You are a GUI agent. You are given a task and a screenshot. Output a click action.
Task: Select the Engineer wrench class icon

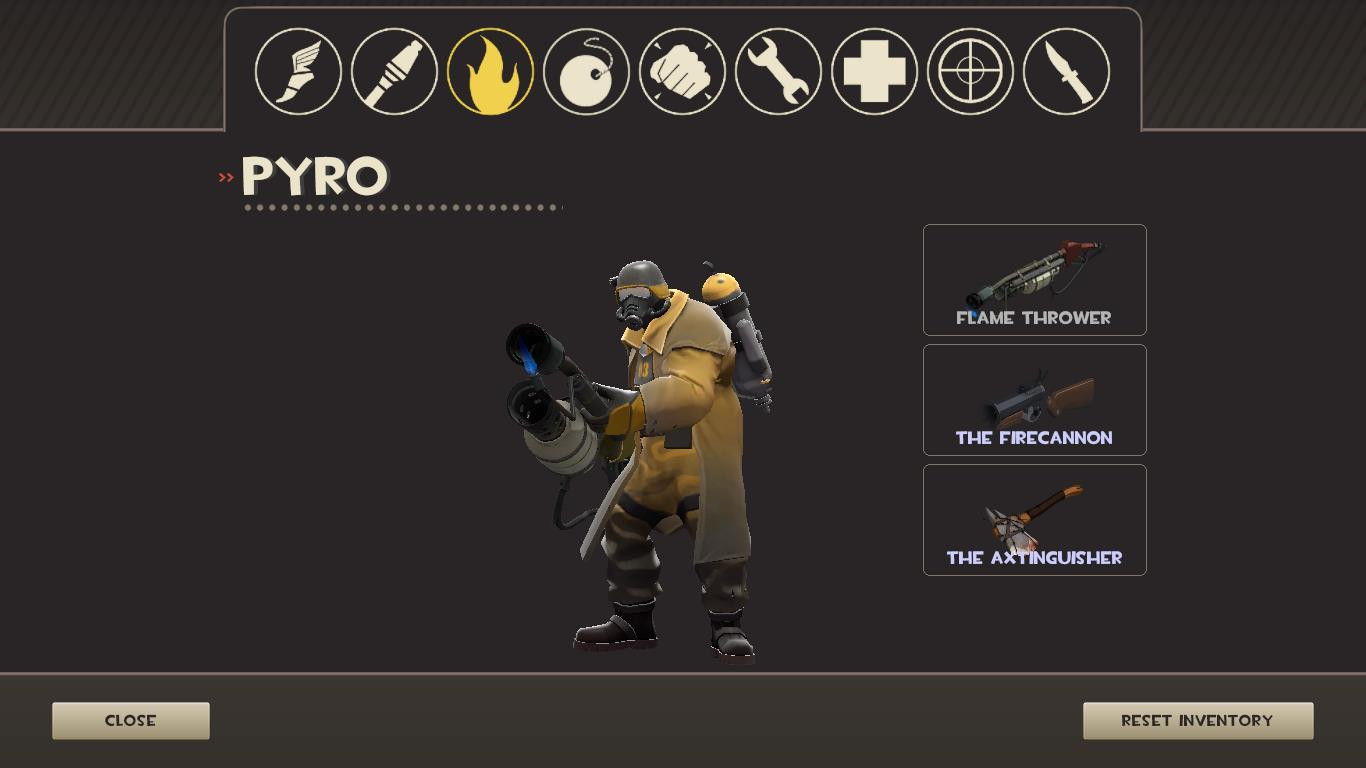[777, 71]
